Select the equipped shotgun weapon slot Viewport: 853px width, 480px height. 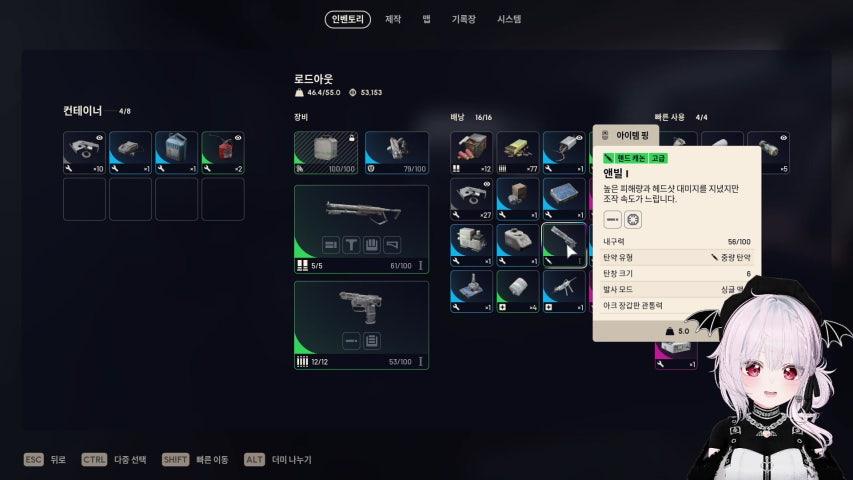click(x=361, y=229)
